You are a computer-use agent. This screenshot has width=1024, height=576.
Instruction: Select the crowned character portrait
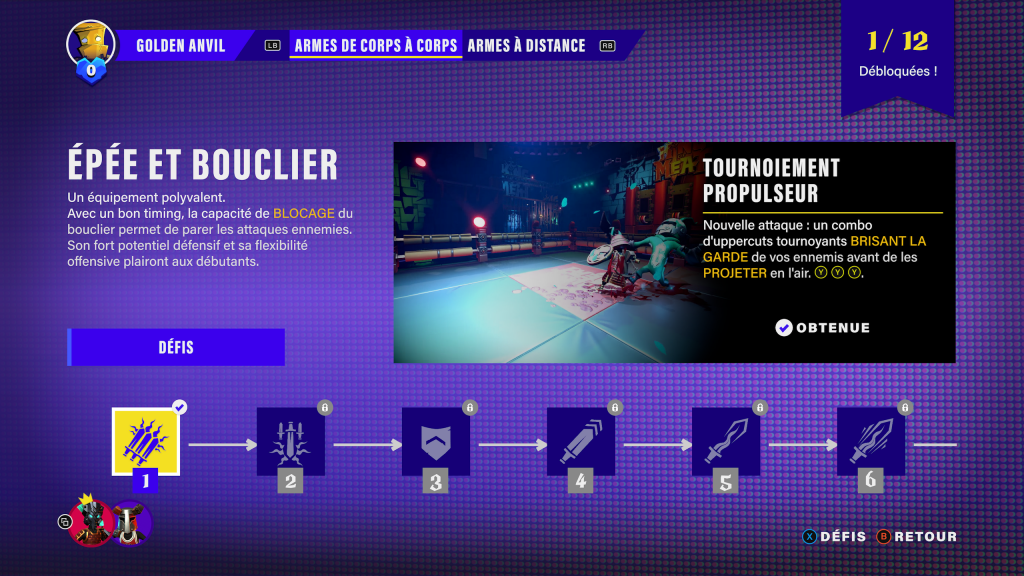91,522
